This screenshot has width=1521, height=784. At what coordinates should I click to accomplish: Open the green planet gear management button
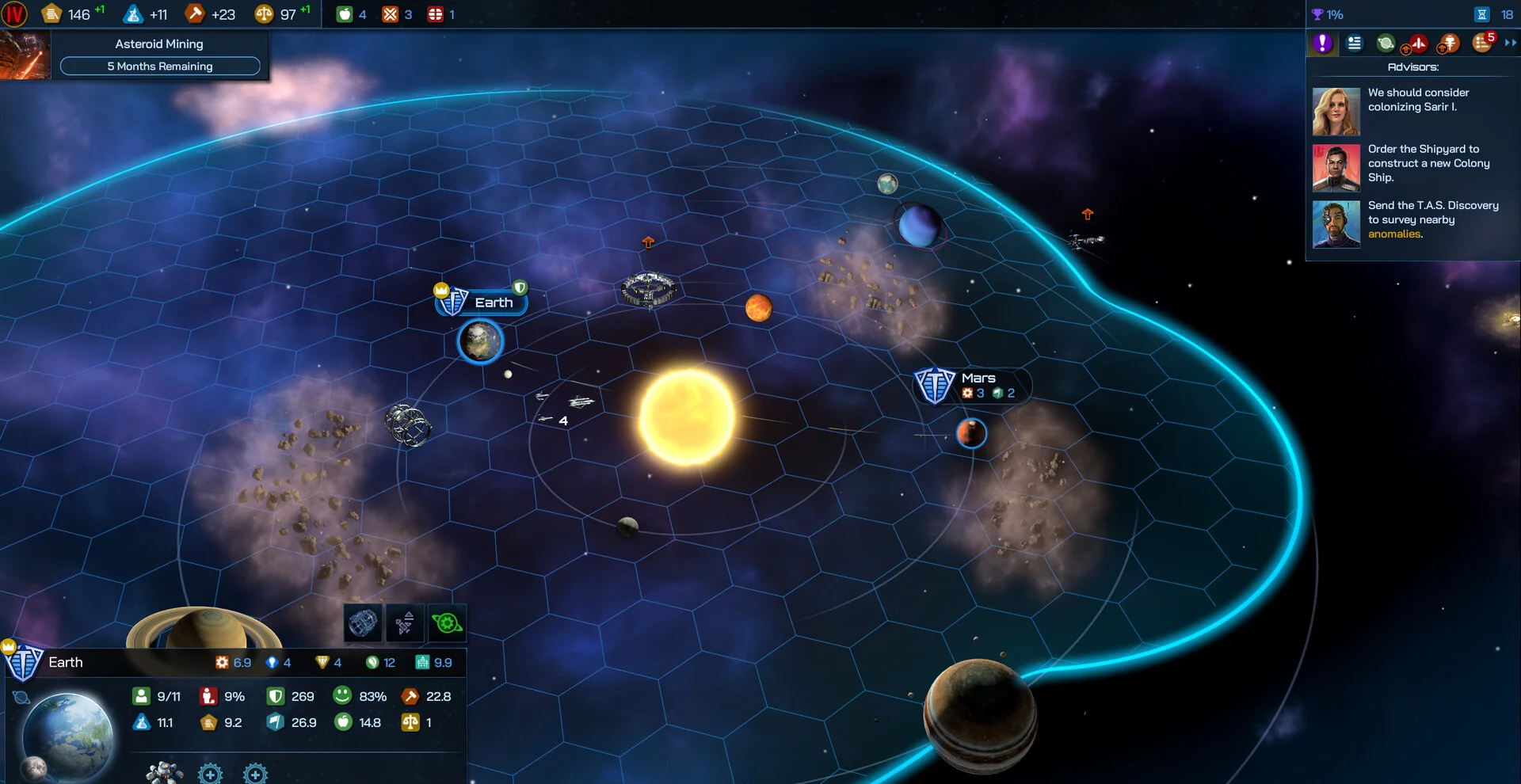(447, 623)
